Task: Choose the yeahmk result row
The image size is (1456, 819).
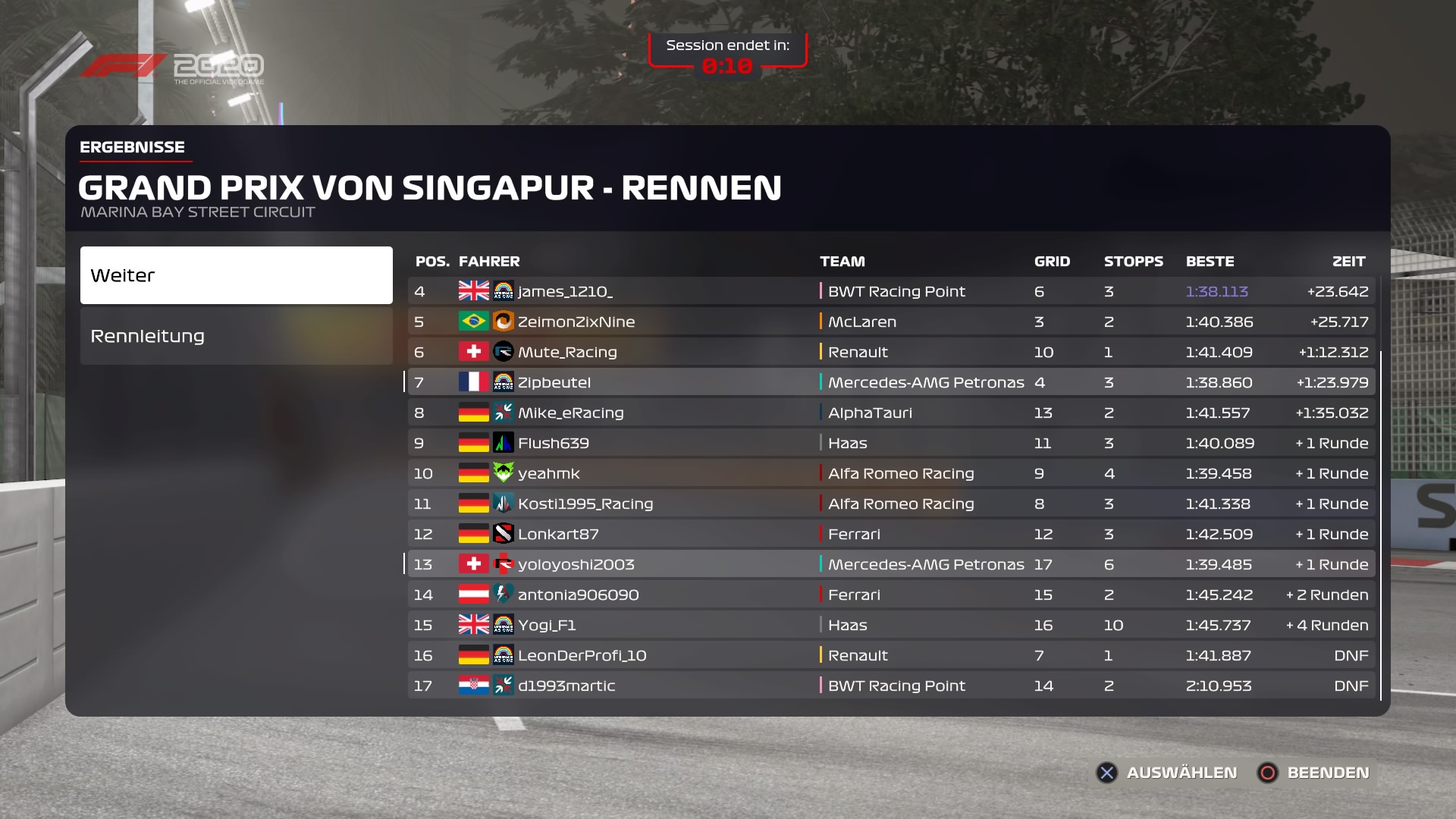Action: pos(891,473)
